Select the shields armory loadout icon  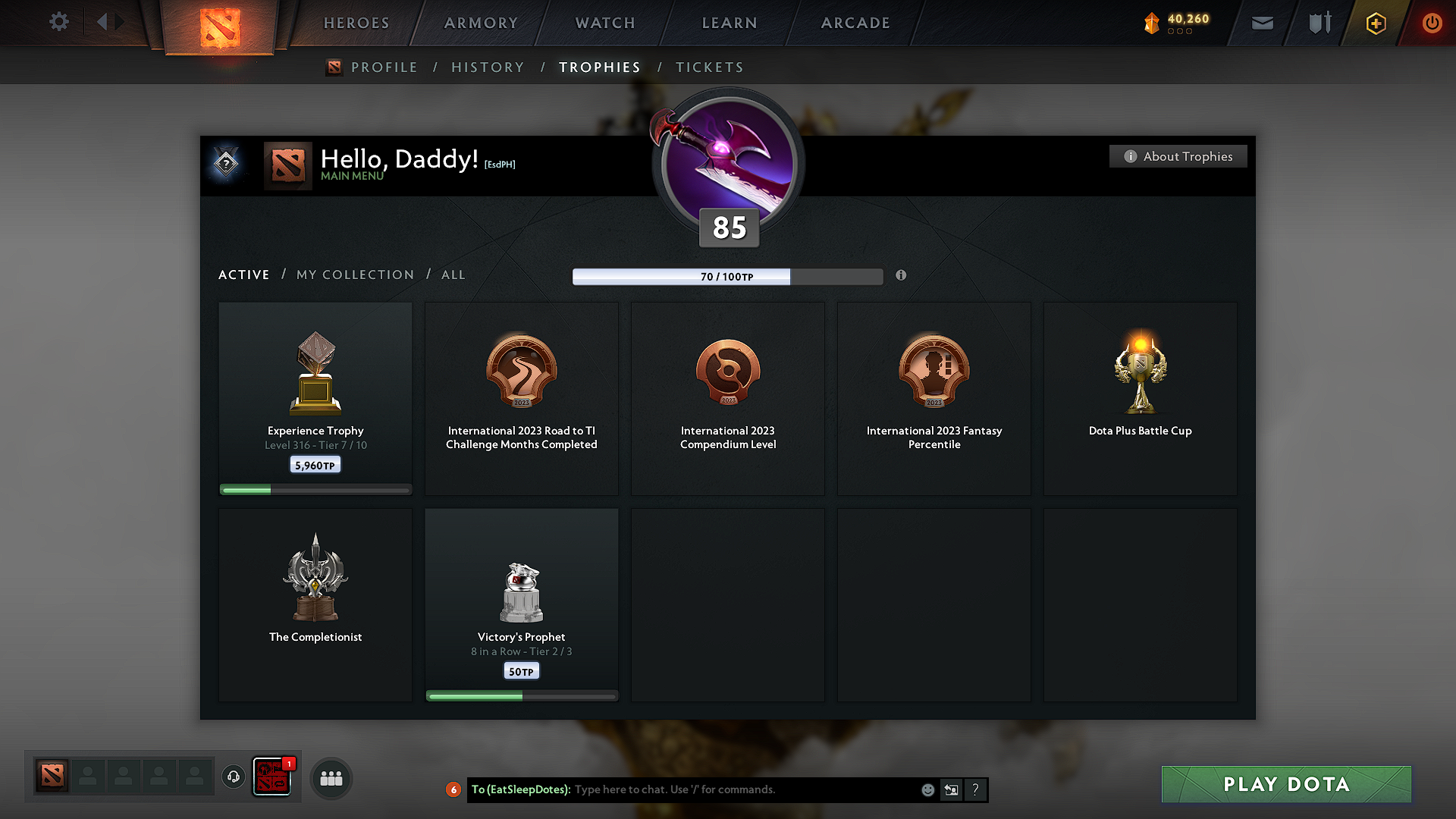(1318, 23)
